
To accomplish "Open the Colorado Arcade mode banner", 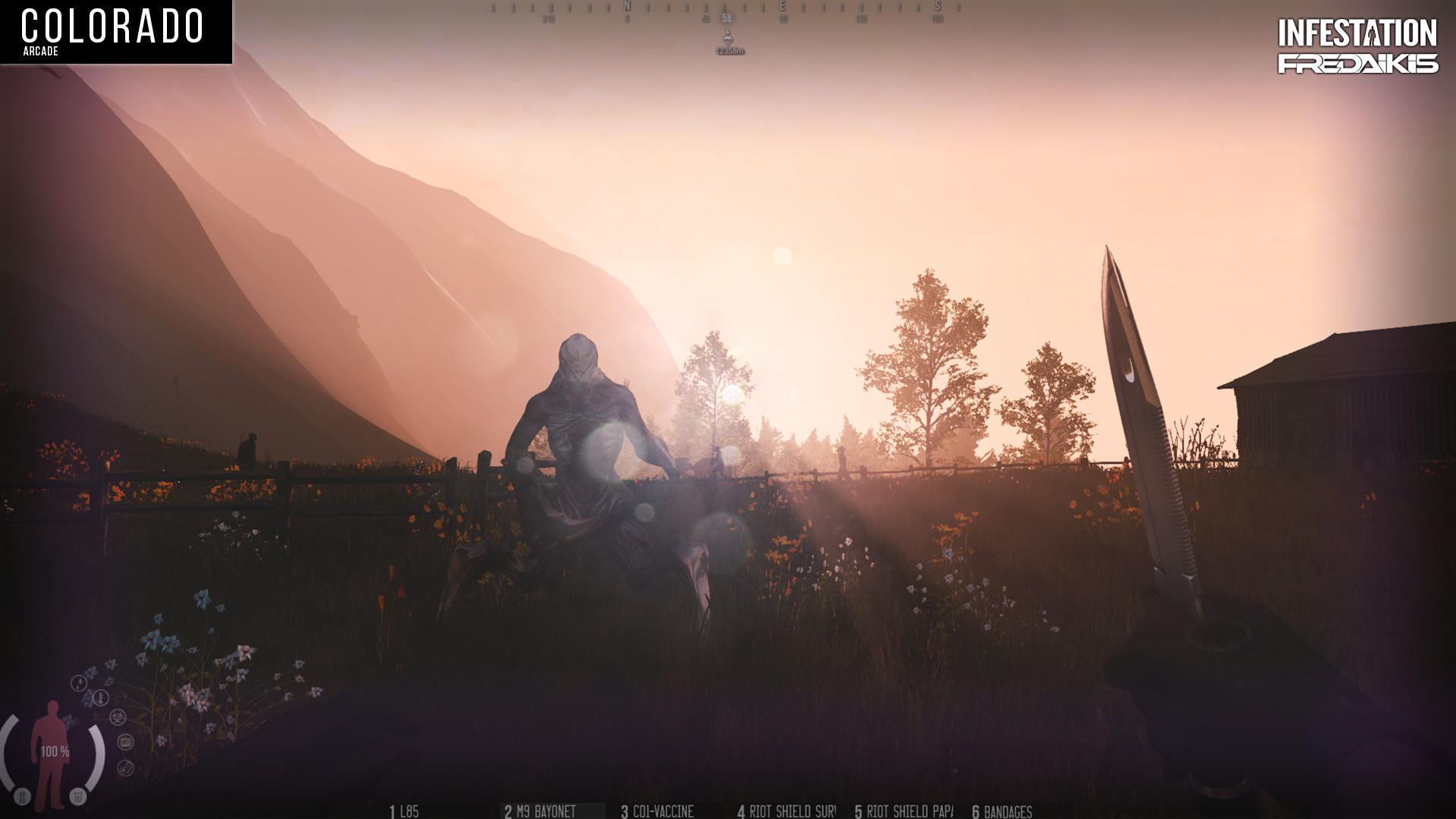I will coord(114,30).
